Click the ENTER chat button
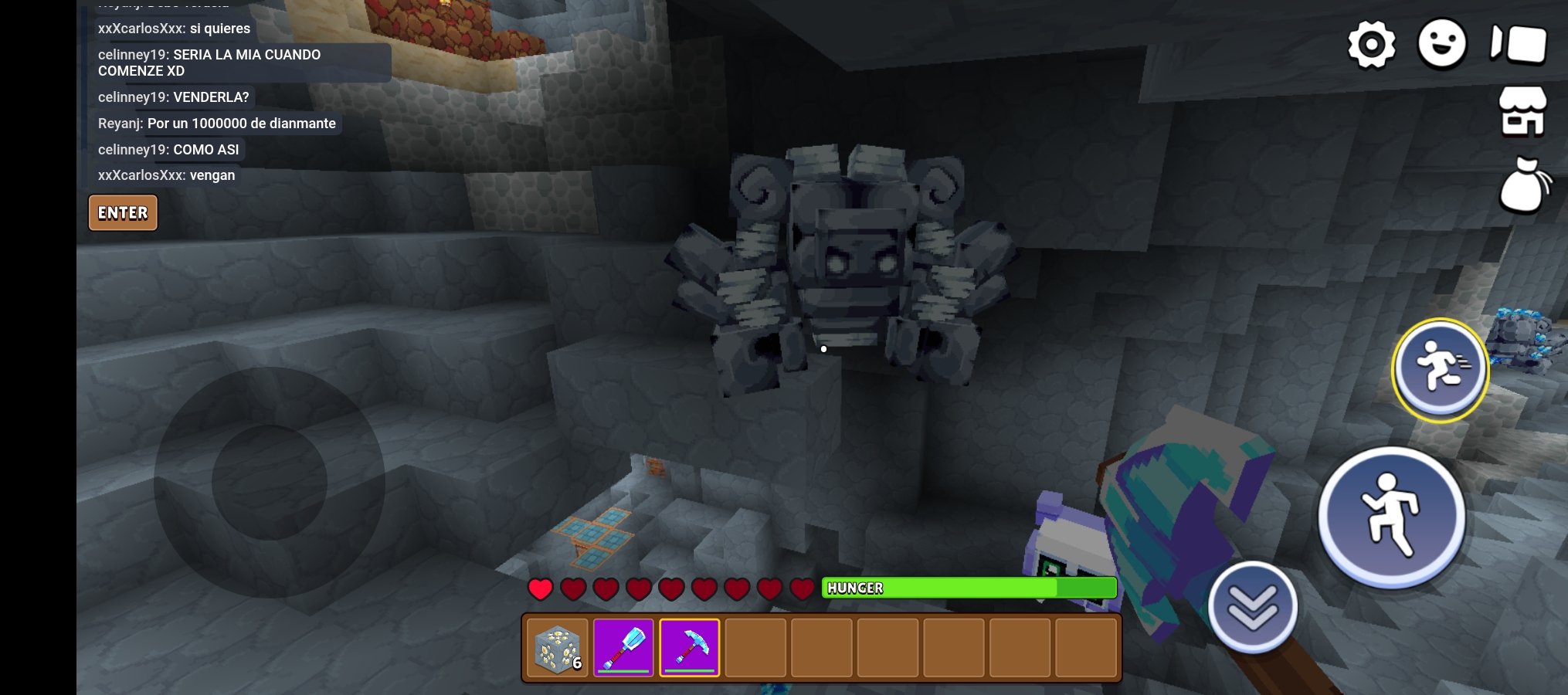 pos(123,213)
